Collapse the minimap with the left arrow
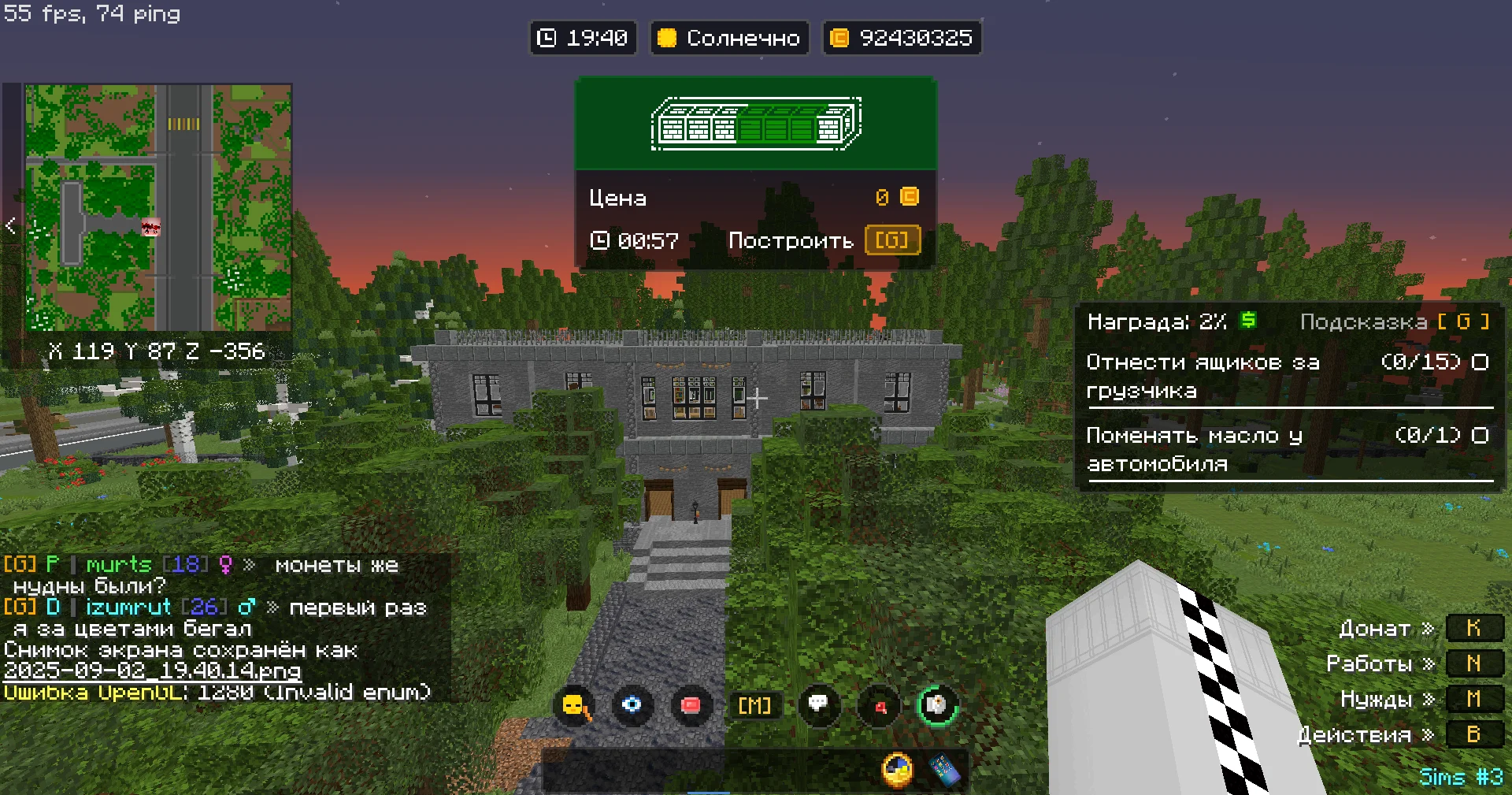1512x795 pixels. tap(10, 226)
